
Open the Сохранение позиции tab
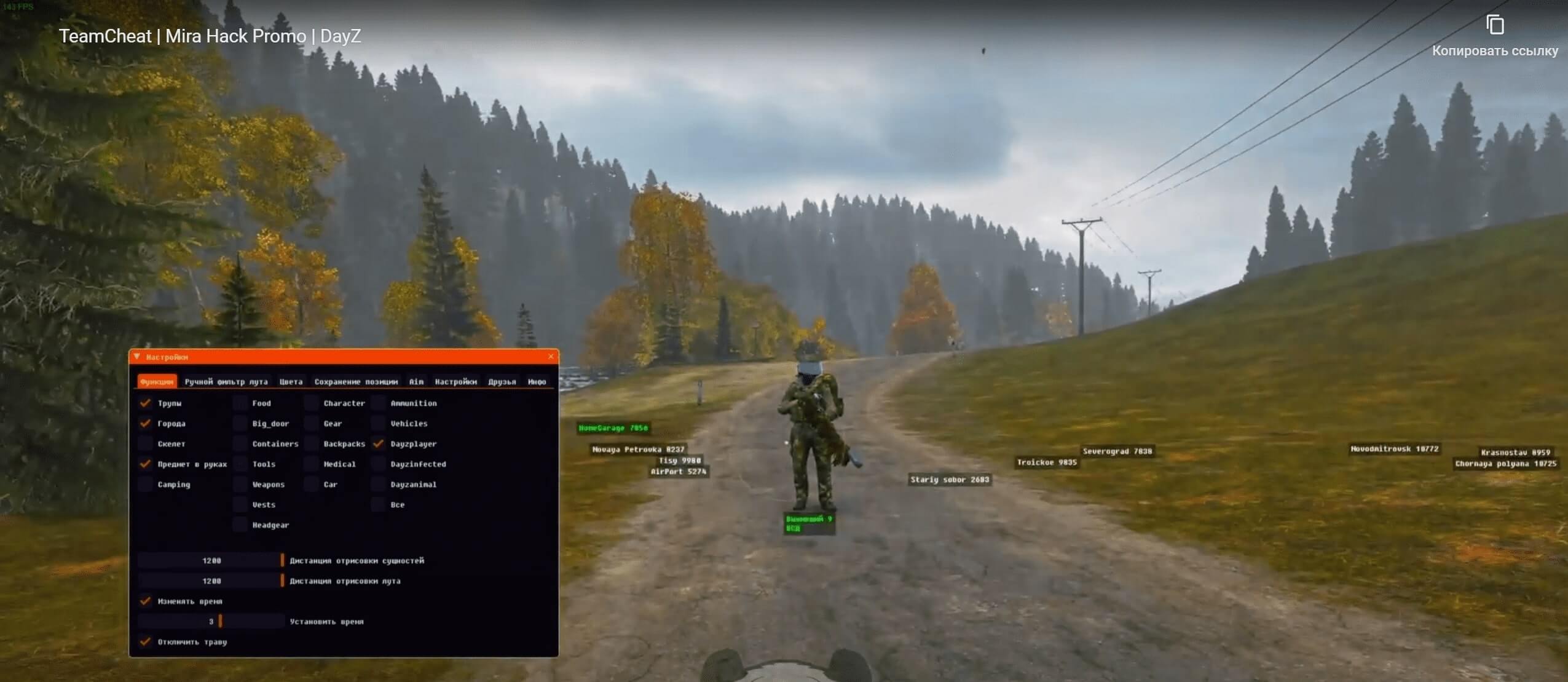358,381
